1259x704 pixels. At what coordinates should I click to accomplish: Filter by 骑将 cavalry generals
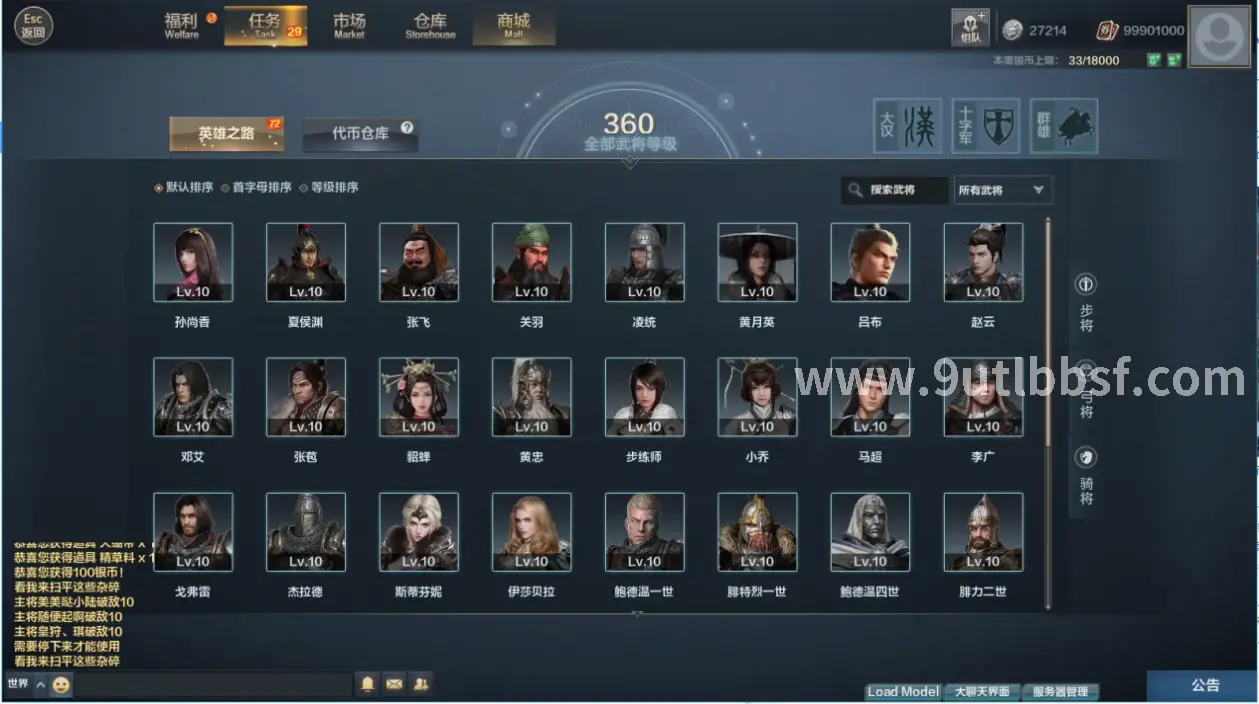(x=1086, y=475)
